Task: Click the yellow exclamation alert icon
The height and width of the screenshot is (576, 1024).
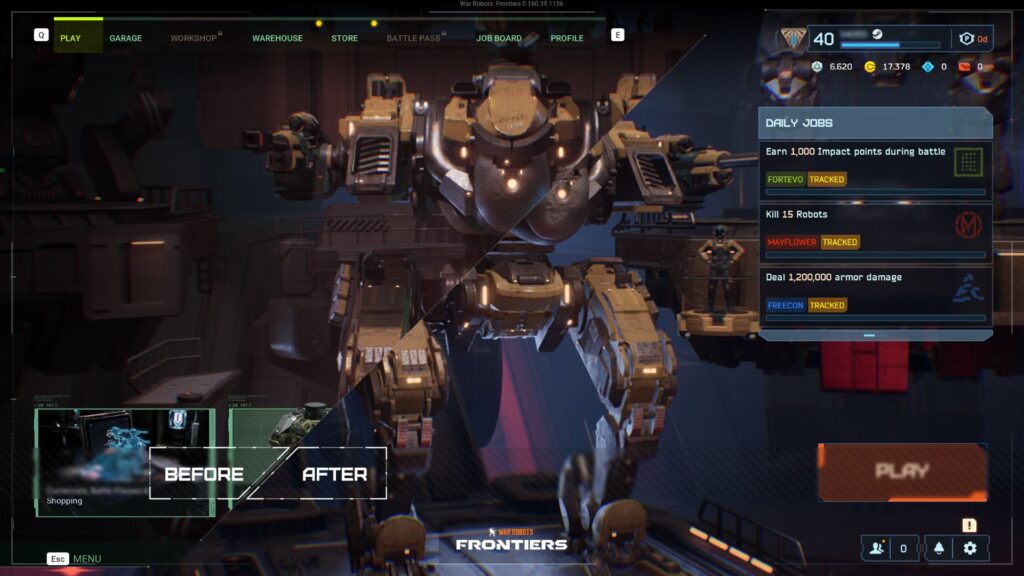Action: point(969,525)
